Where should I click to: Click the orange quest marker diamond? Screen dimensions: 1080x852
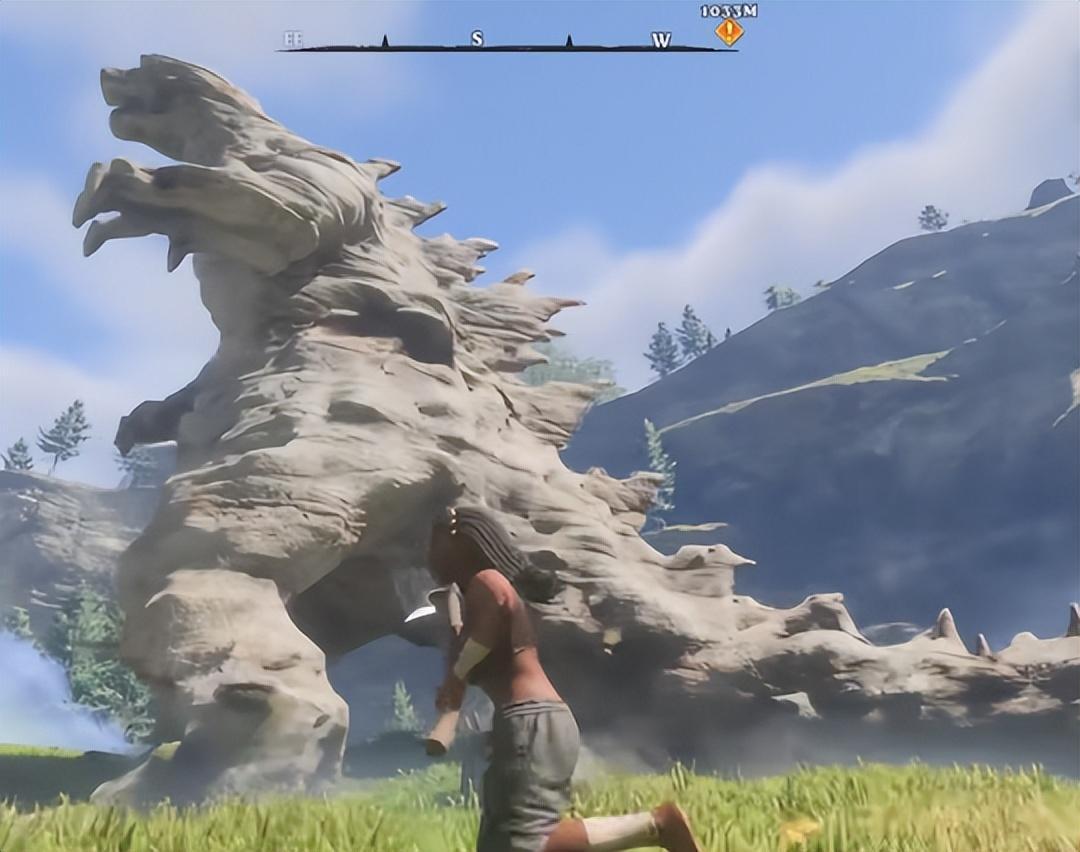point(729,32)
